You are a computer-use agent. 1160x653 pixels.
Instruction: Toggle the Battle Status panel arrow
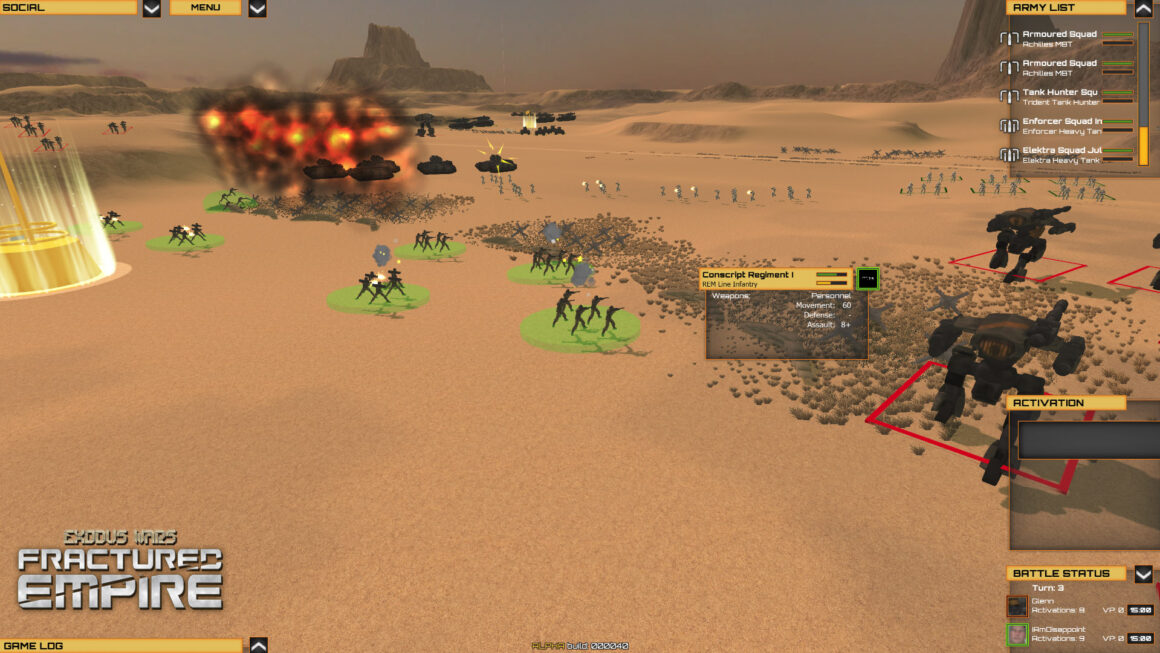coord(1144,574)
